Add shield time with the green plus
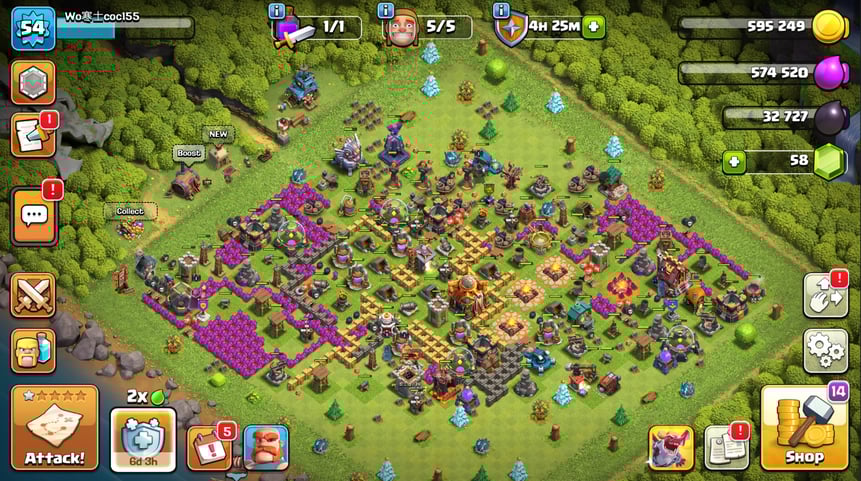The width and height of the screenshot is (861, 481). [594, 27]
